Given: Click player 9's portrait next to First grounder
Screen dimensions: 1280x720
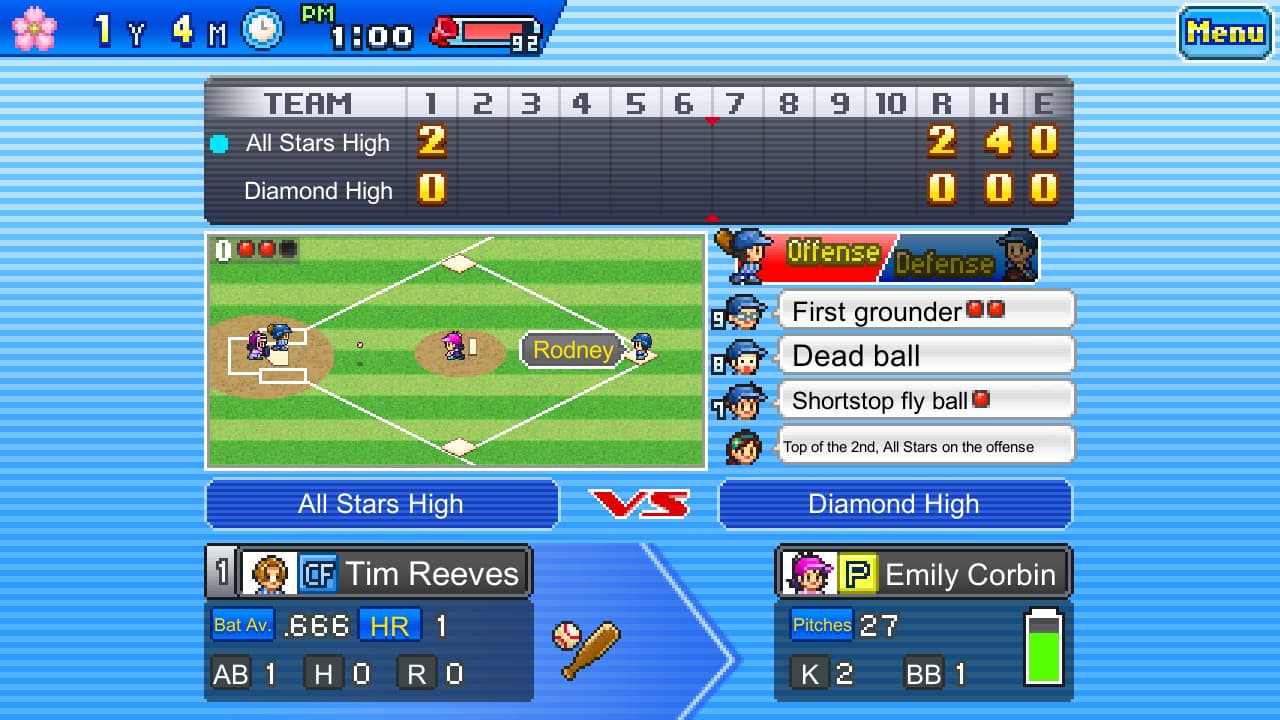Looking at the screenshot, I should coord(743,311).
